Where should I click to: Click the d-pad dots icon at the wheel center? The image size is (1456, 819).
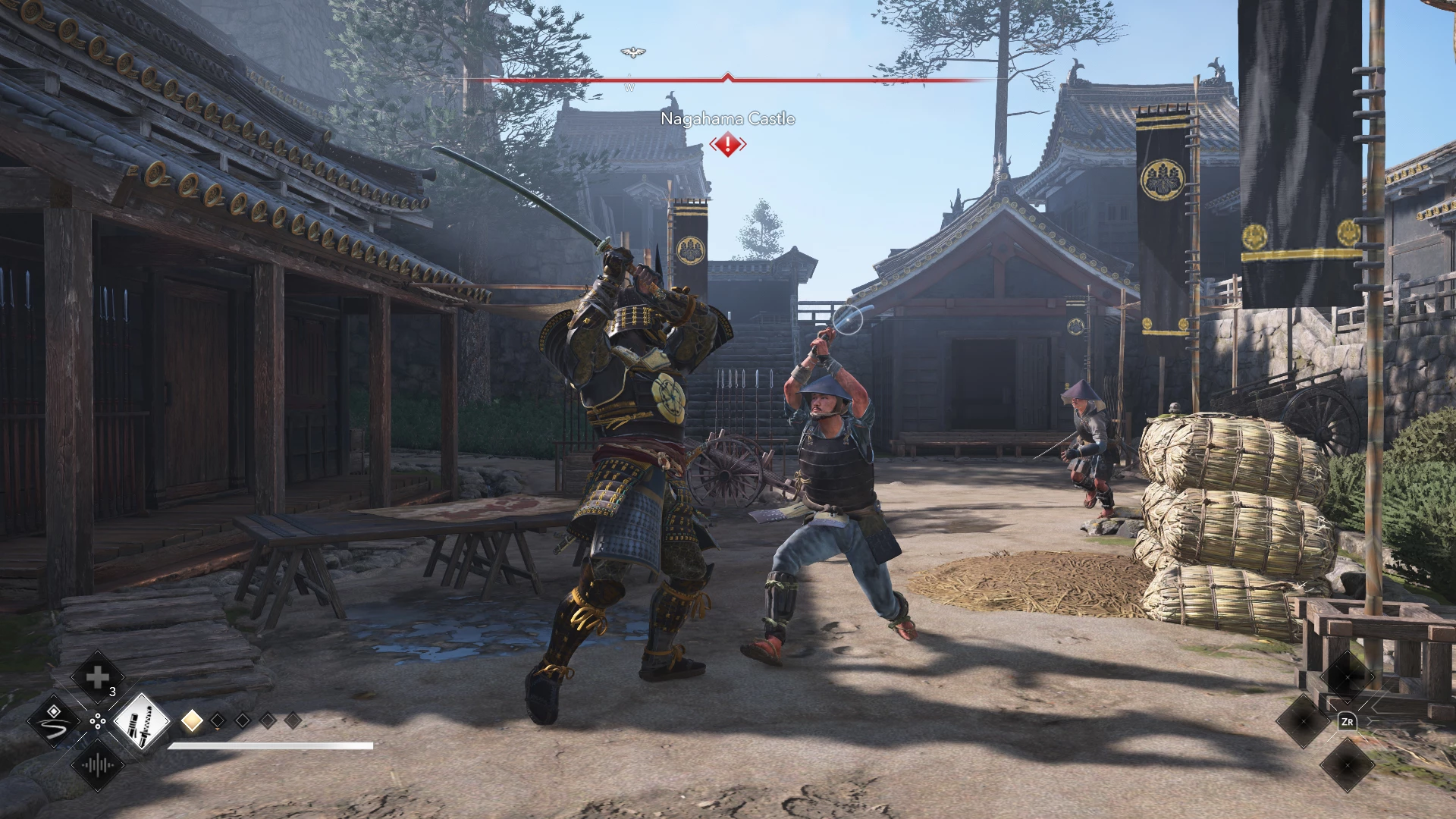[x=97, y=720]
